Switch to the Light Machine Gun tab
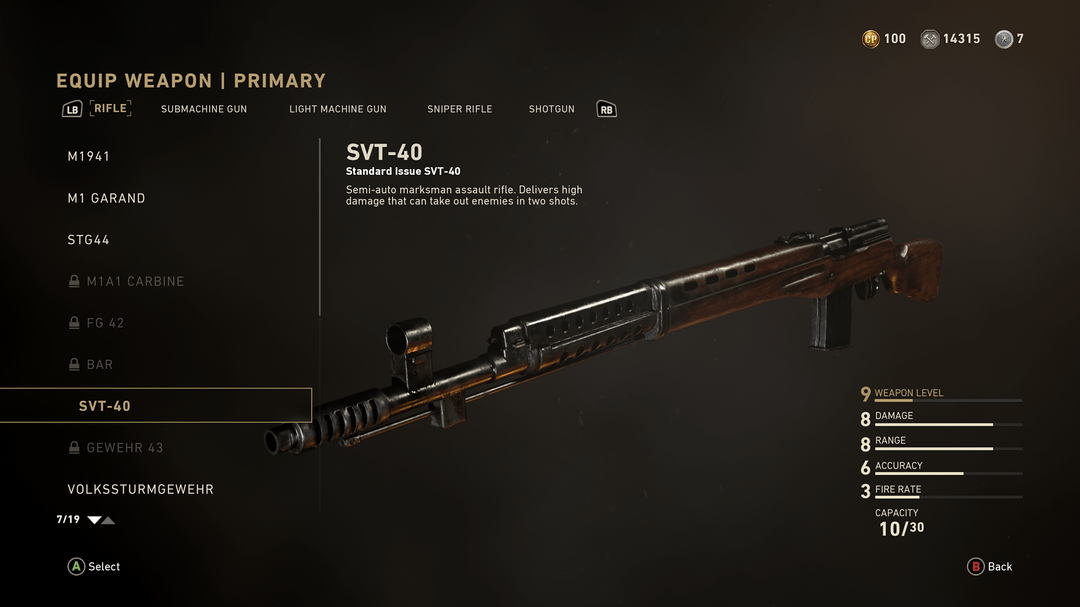1080x607 pixels. point(337,109)
